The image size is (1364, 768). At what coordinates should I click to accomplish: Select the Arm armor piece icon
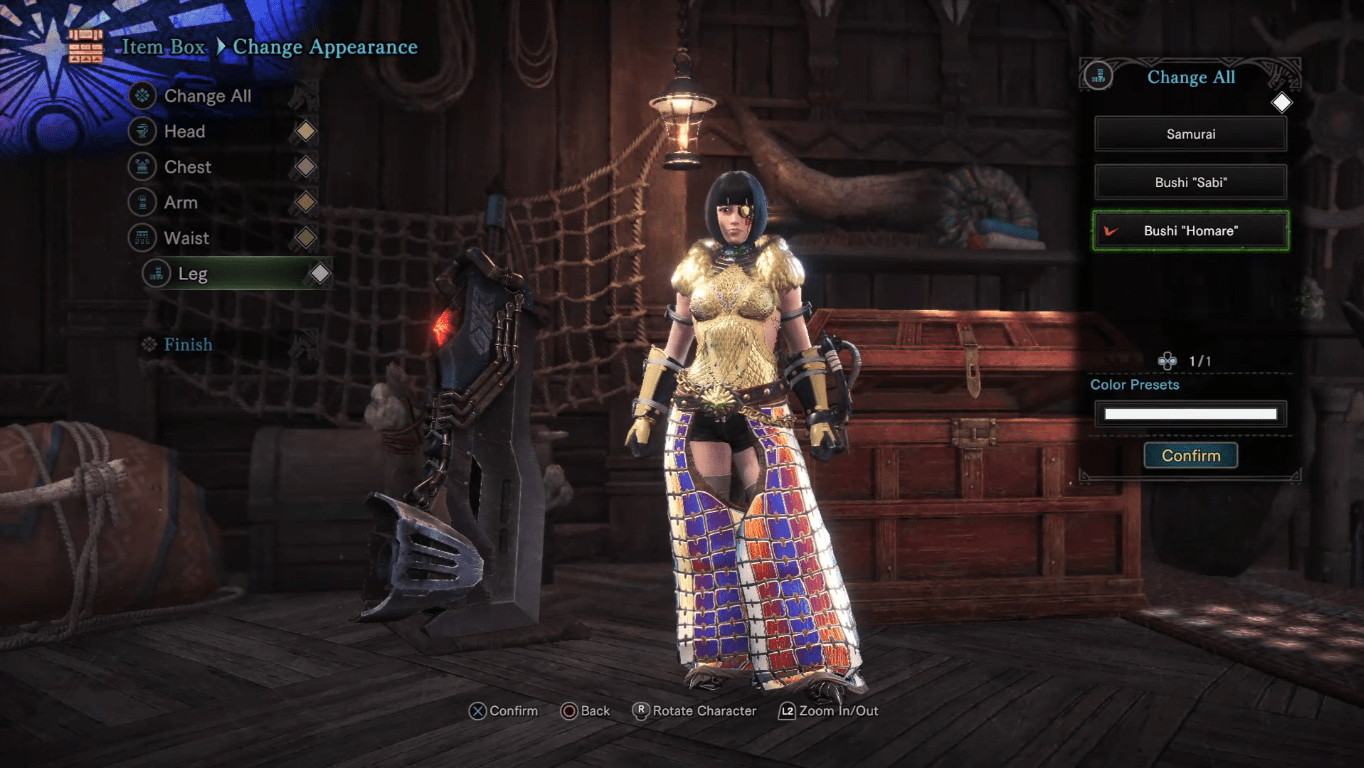pyautogui.click(x=142, y=202)
